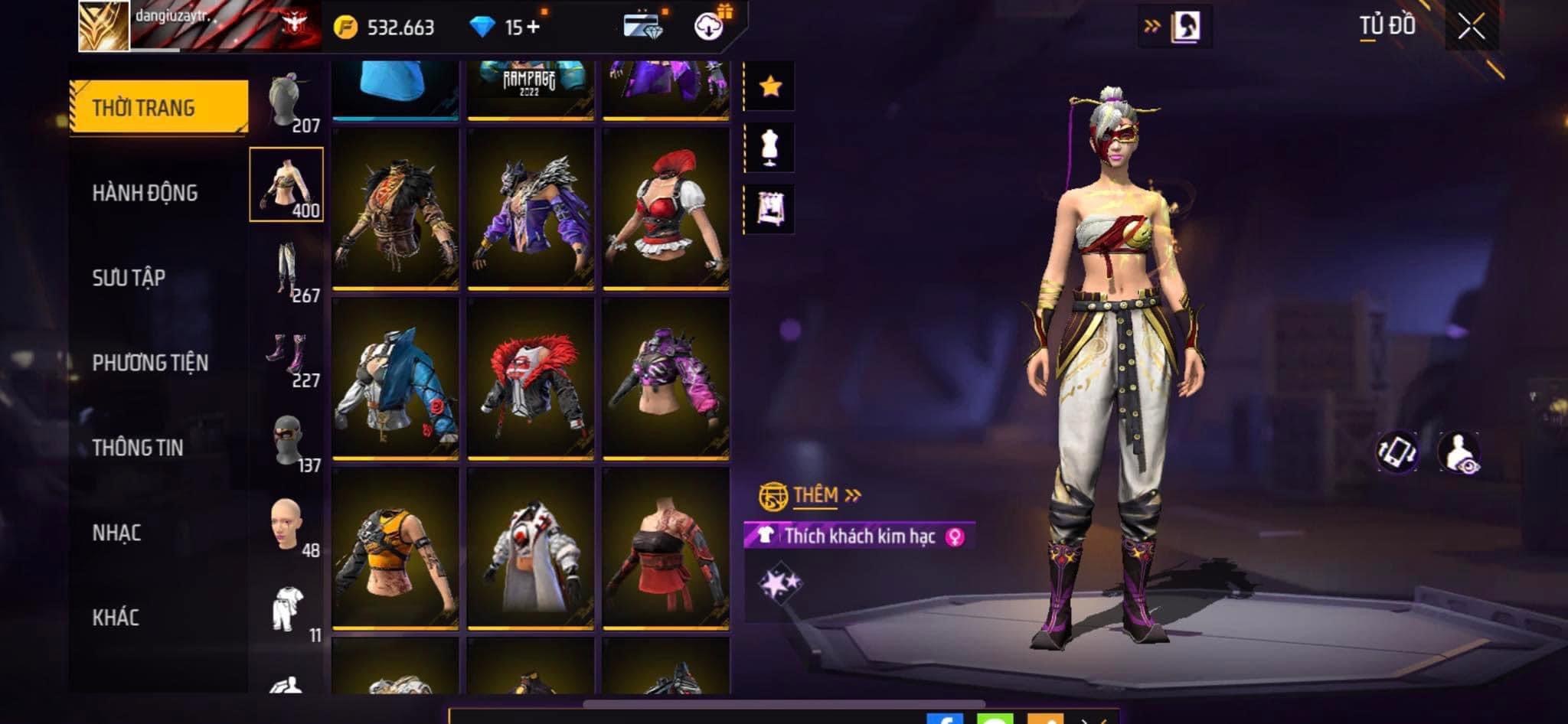Open the KHÁC tab
The width and height of the screenshot is (1568, 724).
point(116,618)
